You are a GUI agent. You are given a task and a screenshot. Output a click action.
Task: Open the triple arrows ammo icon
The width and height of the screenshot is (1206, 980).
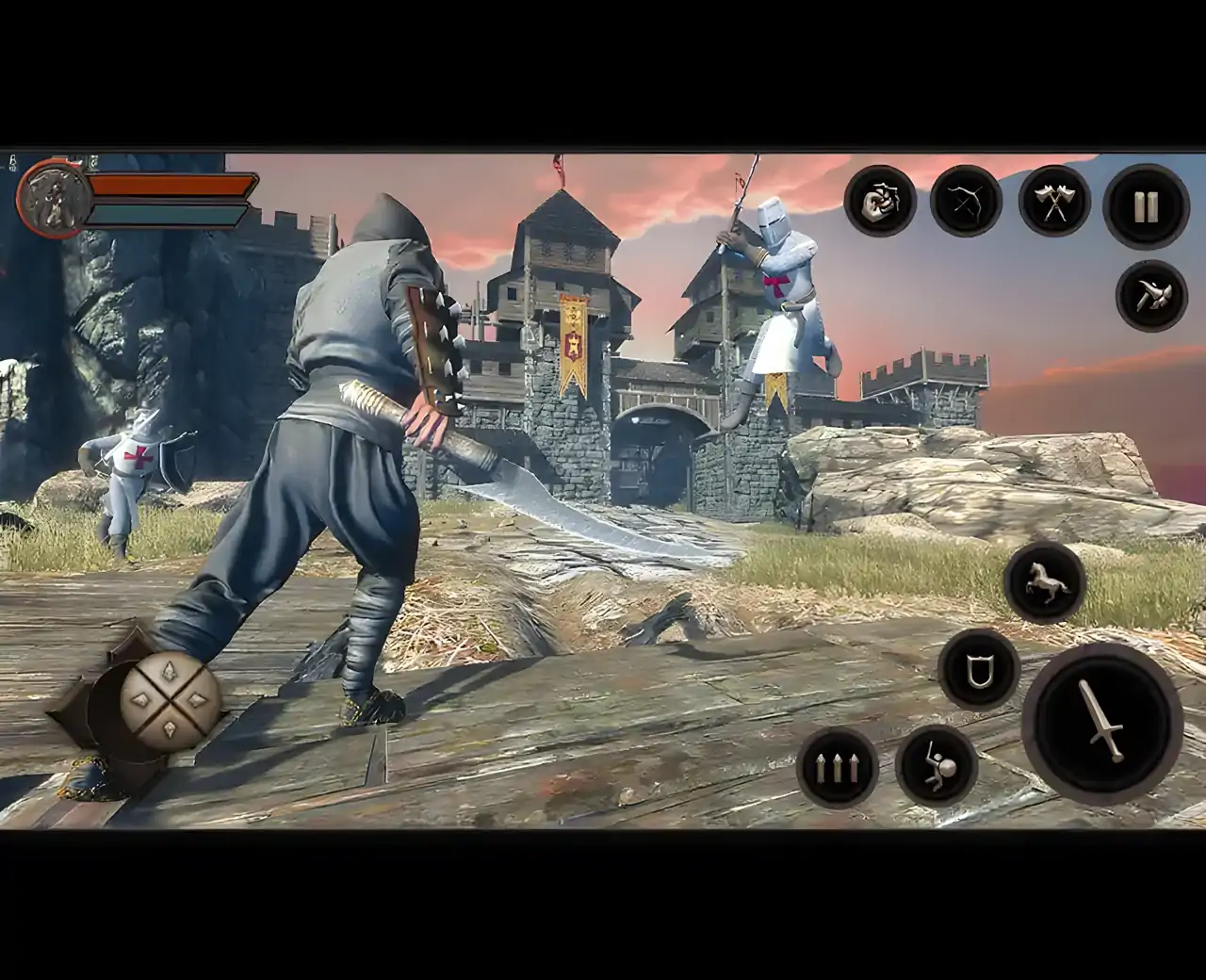(837, 770)
